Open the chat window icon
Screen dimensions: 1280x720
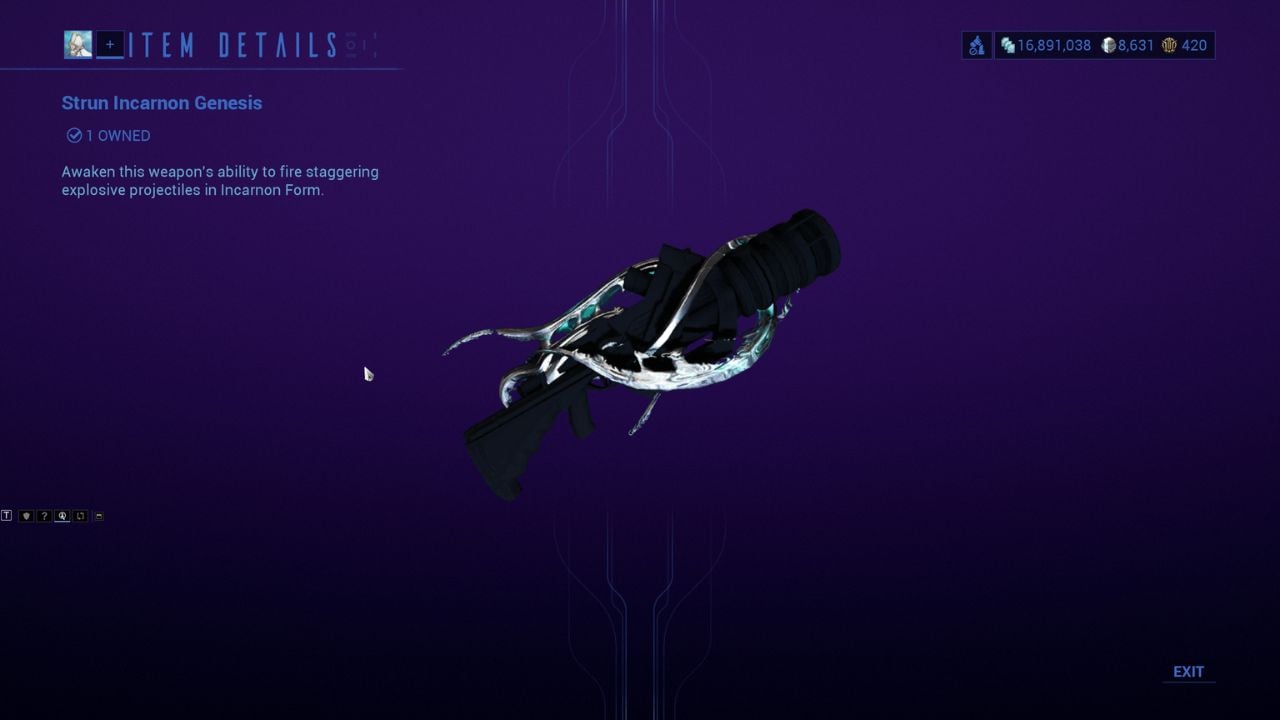coord(6,516)
